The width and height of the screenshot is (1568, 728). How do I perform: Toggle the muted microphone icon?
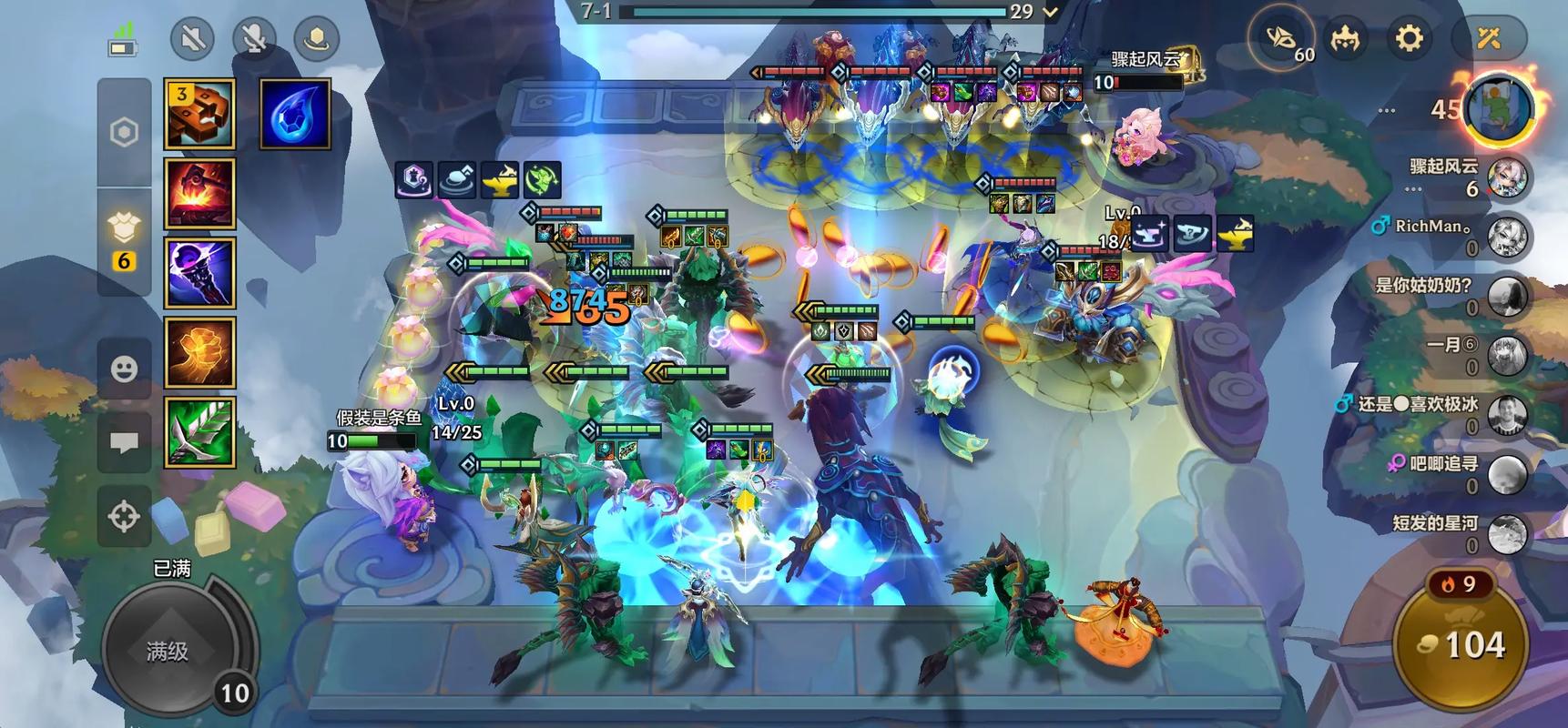click(255, 39)
